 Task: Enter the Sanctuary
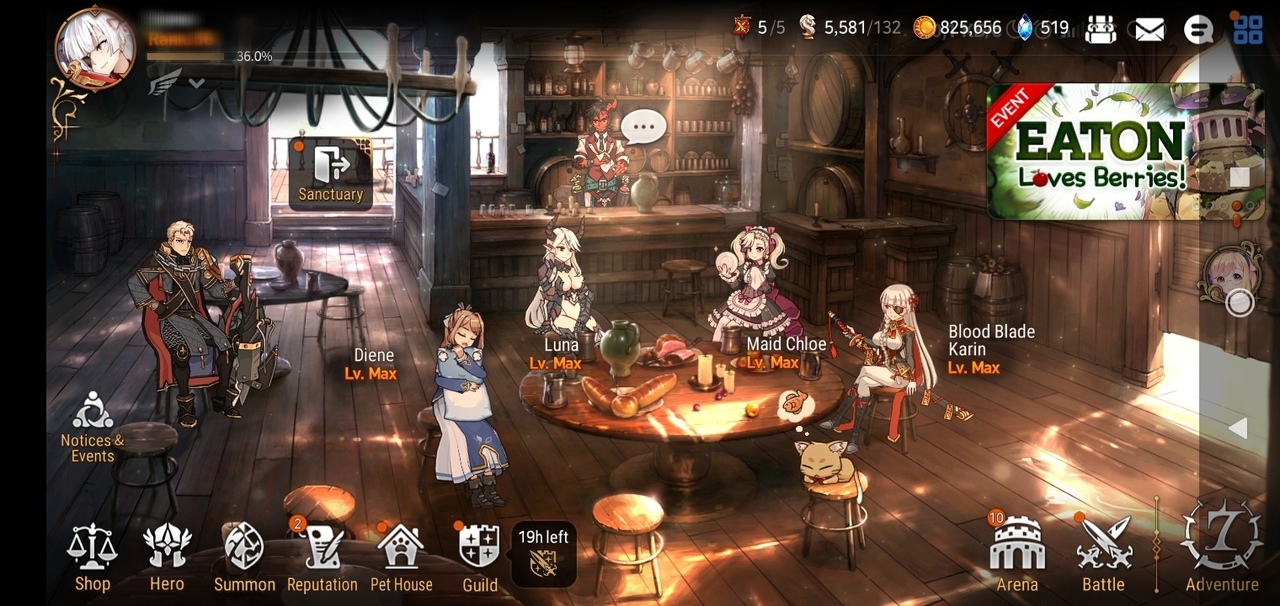click(330, 173)
